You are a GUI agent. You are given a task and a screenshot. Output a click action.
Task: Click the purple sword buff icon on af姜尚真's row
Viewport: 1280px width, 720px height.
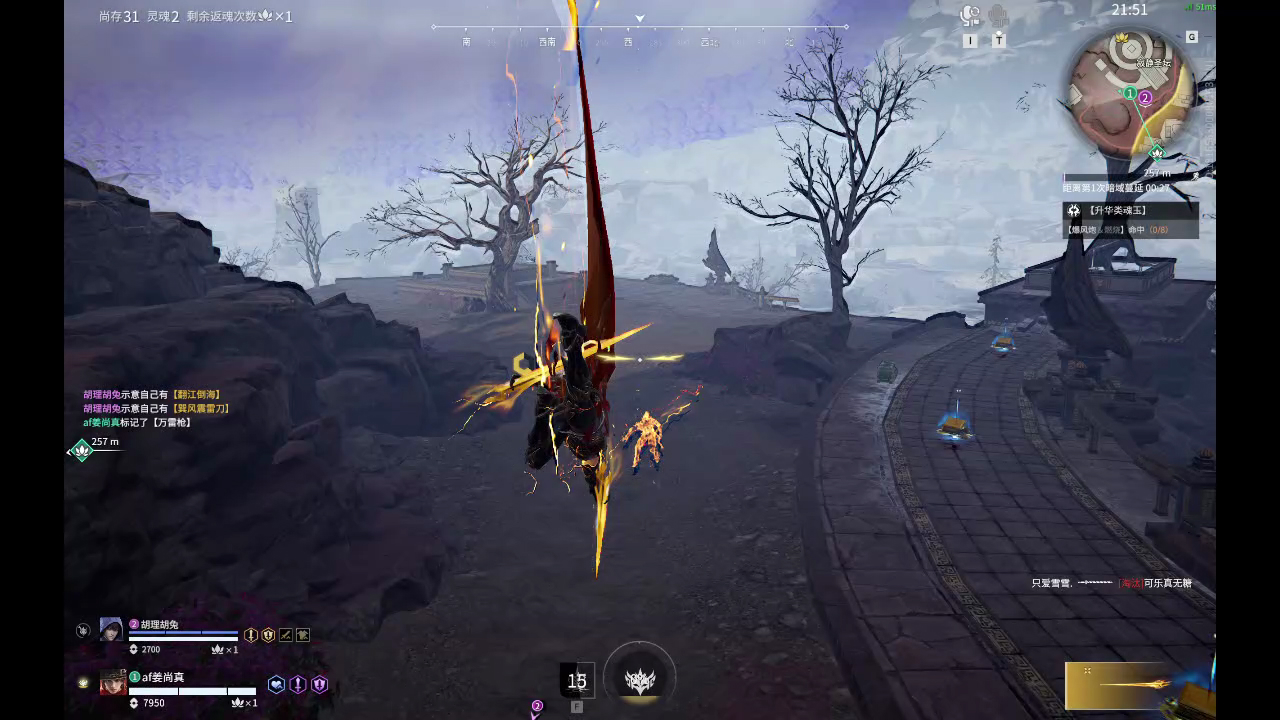(x=298, y=684)
